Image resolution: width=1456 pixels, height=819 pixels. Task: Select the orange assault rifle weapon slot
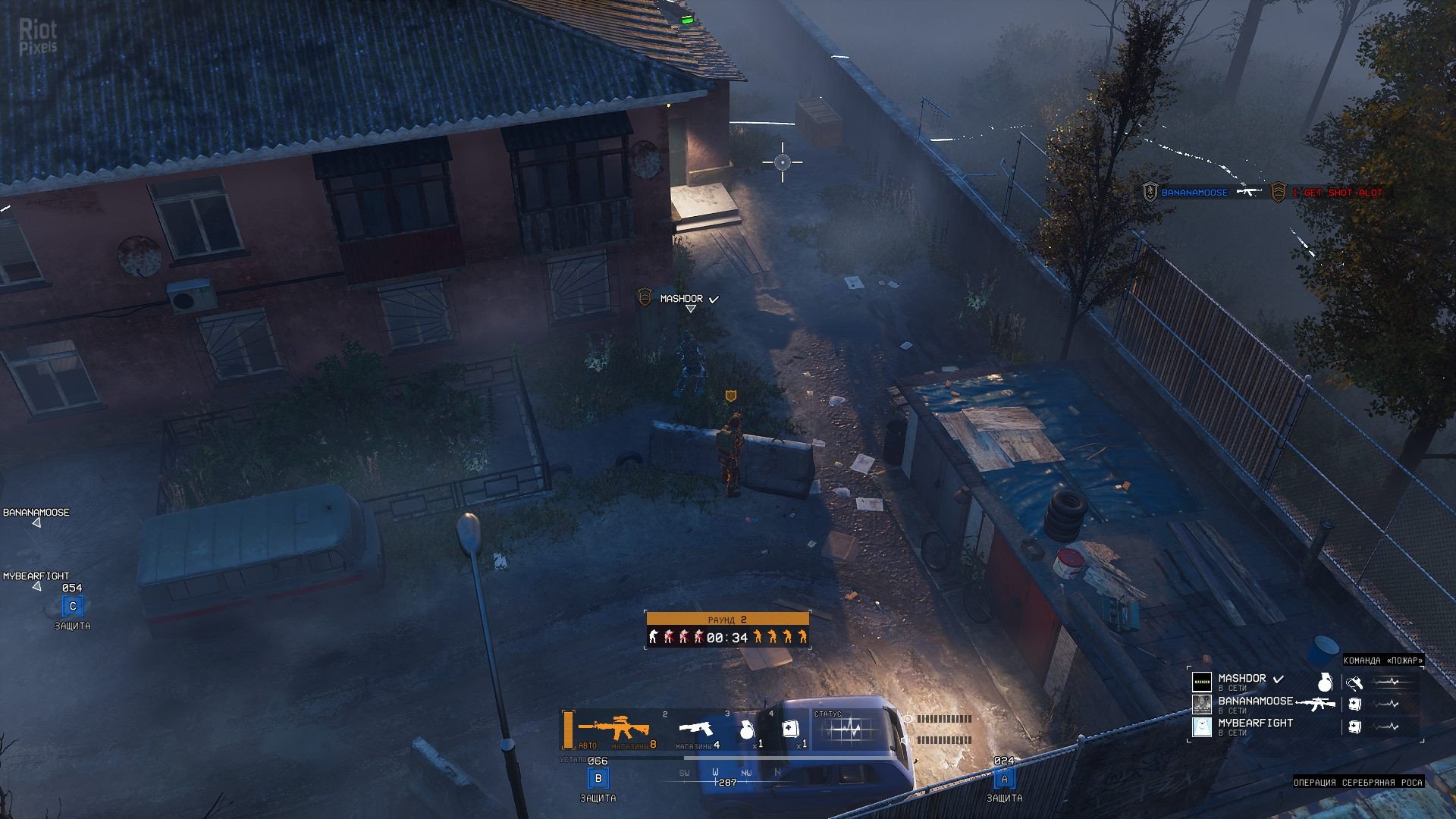pyautogui.click(x=613, y=729)
